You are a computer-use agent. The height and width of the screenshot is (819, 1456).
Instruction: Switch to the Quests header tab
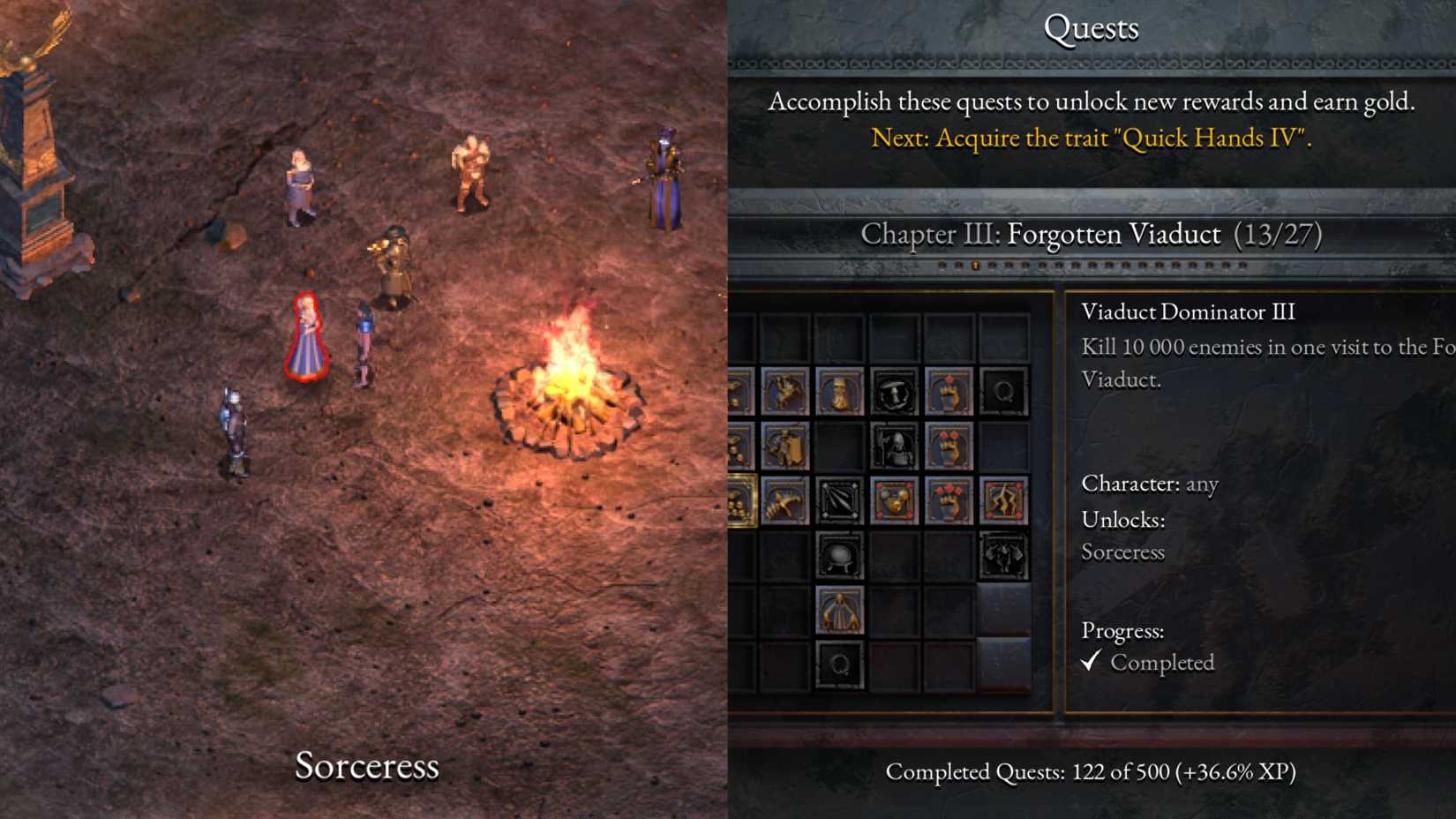(1092, 27)
